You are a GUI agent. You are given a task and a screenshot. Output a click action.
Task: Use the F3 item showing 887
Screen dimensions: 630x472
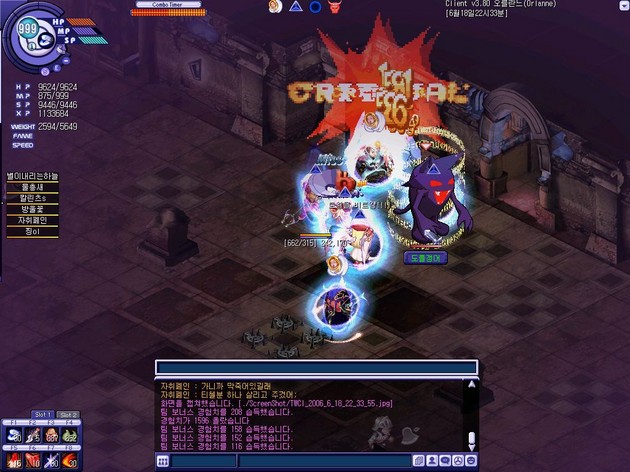[x=52, y=433]
